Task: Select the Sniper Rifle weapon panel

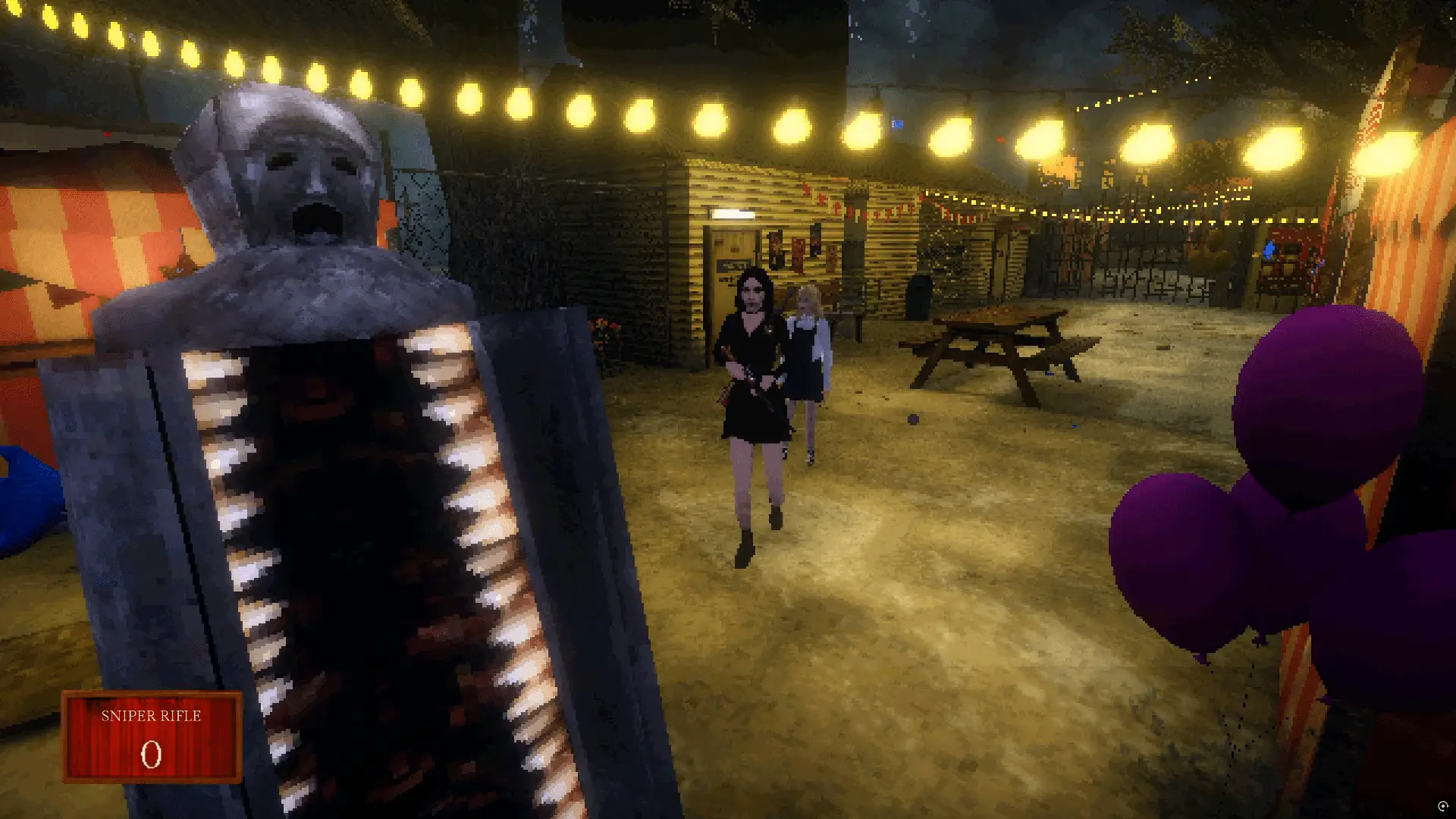Action: pos(152,736)
